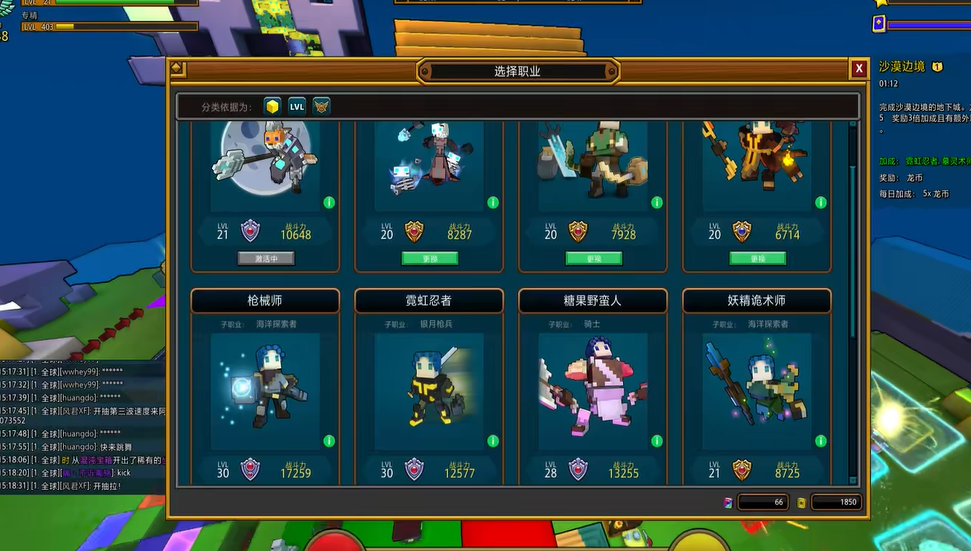Switch to the class with 7928 power
This screenshot has width=971, height=551.
[x=593, y=258]
